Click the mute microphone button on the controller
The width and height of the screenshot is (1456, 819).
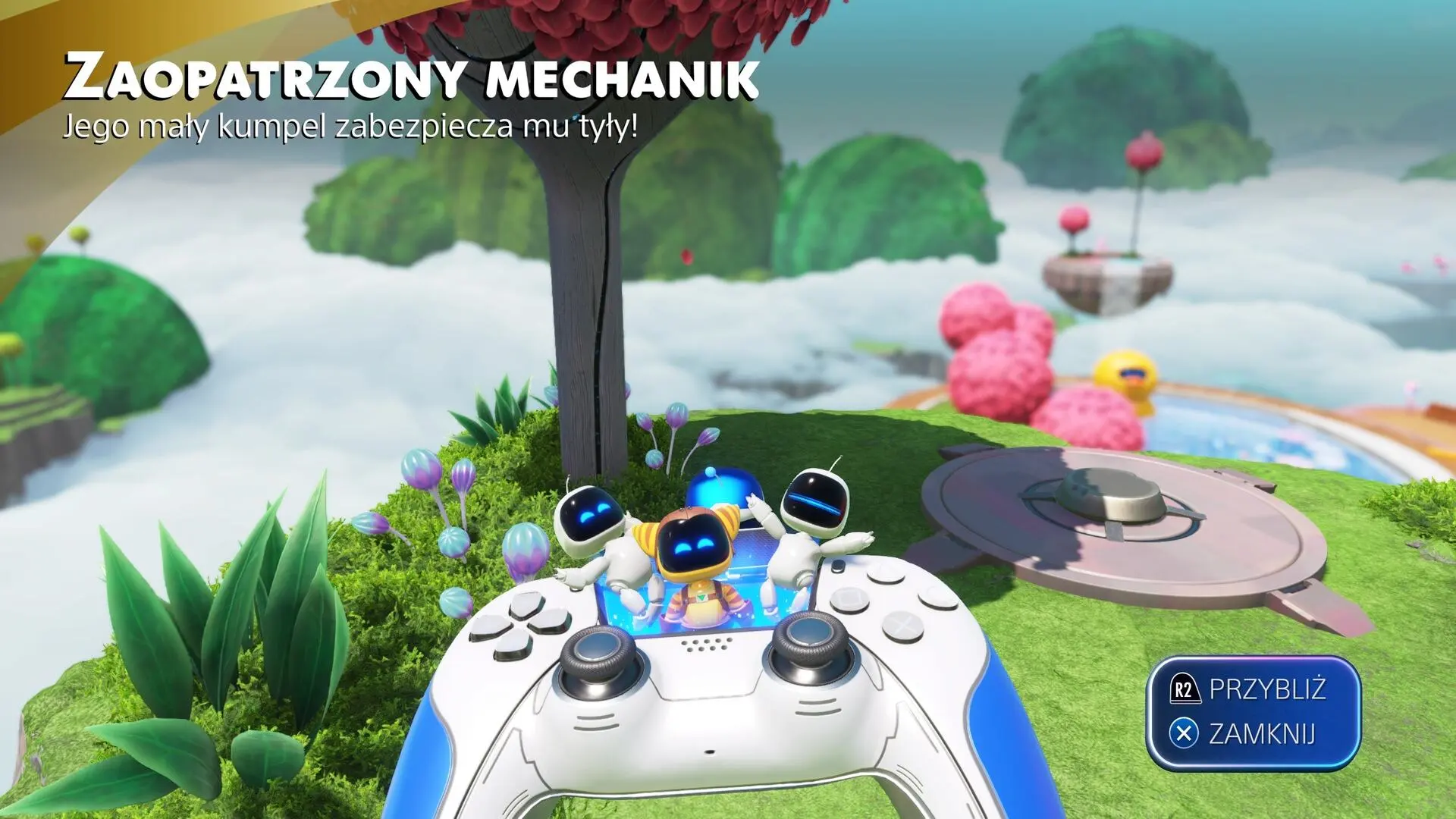coord(710,752)
